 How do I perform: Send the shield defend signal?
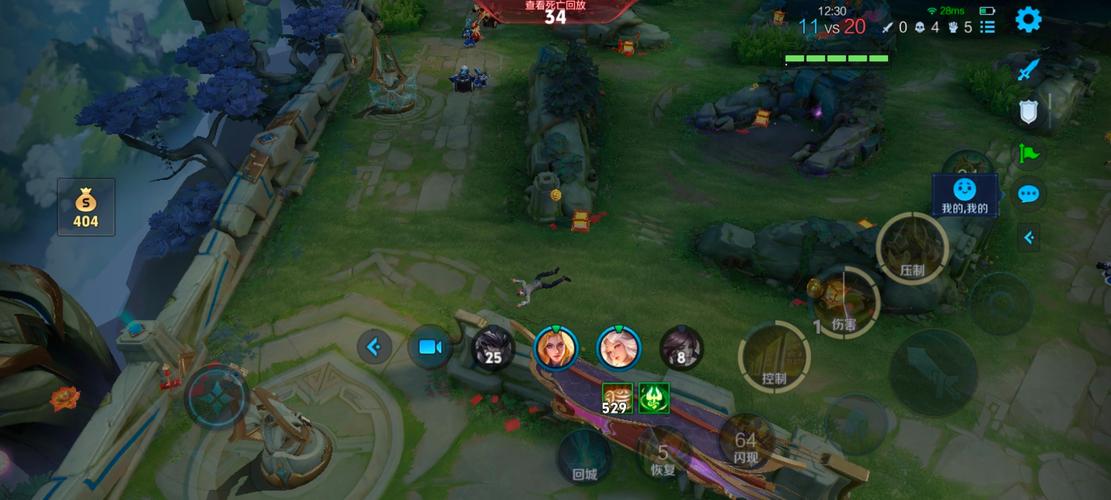point(1029,112)
